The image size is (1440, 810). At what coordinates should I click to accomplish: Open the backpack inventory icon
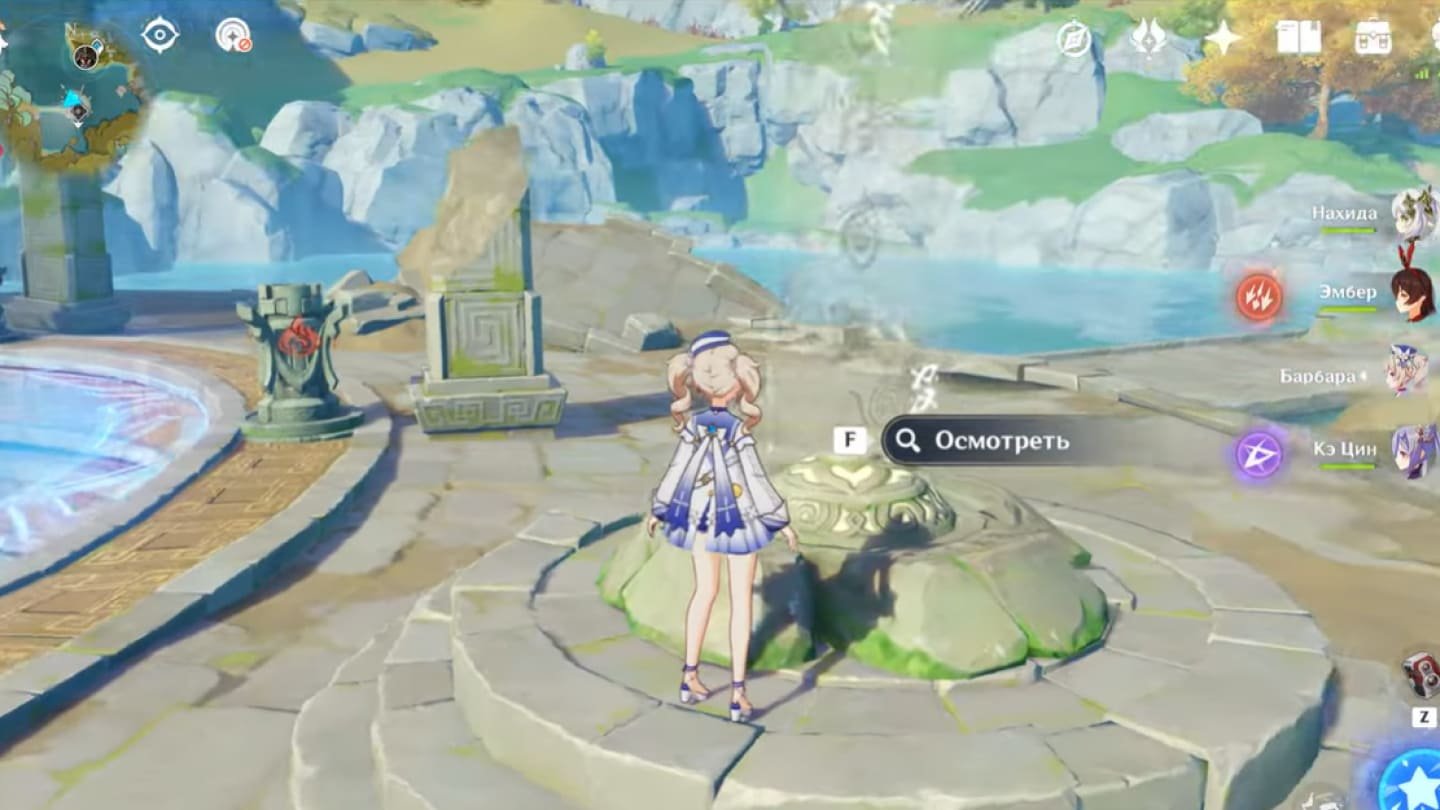click(x=1372, y=38)
